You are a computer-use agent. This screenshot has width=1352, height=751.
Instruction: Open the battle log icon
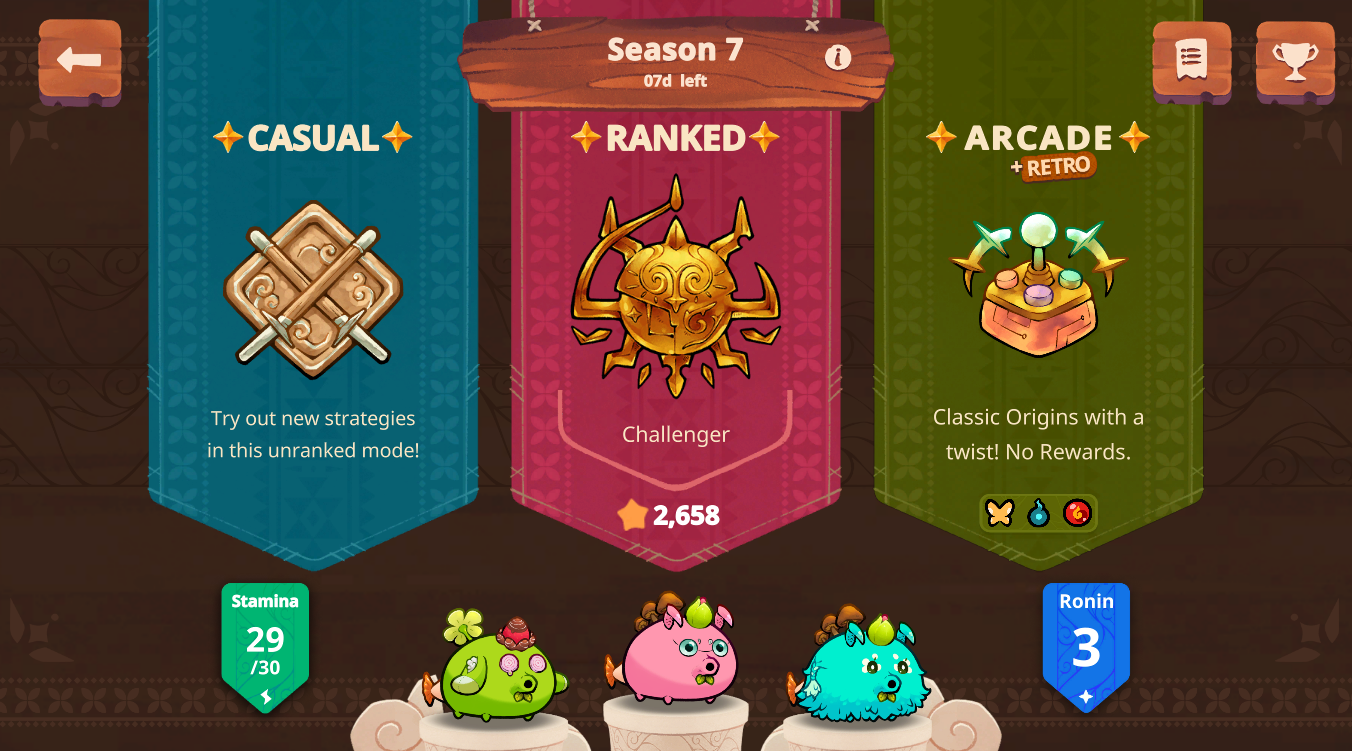[x=1192, y=60]
